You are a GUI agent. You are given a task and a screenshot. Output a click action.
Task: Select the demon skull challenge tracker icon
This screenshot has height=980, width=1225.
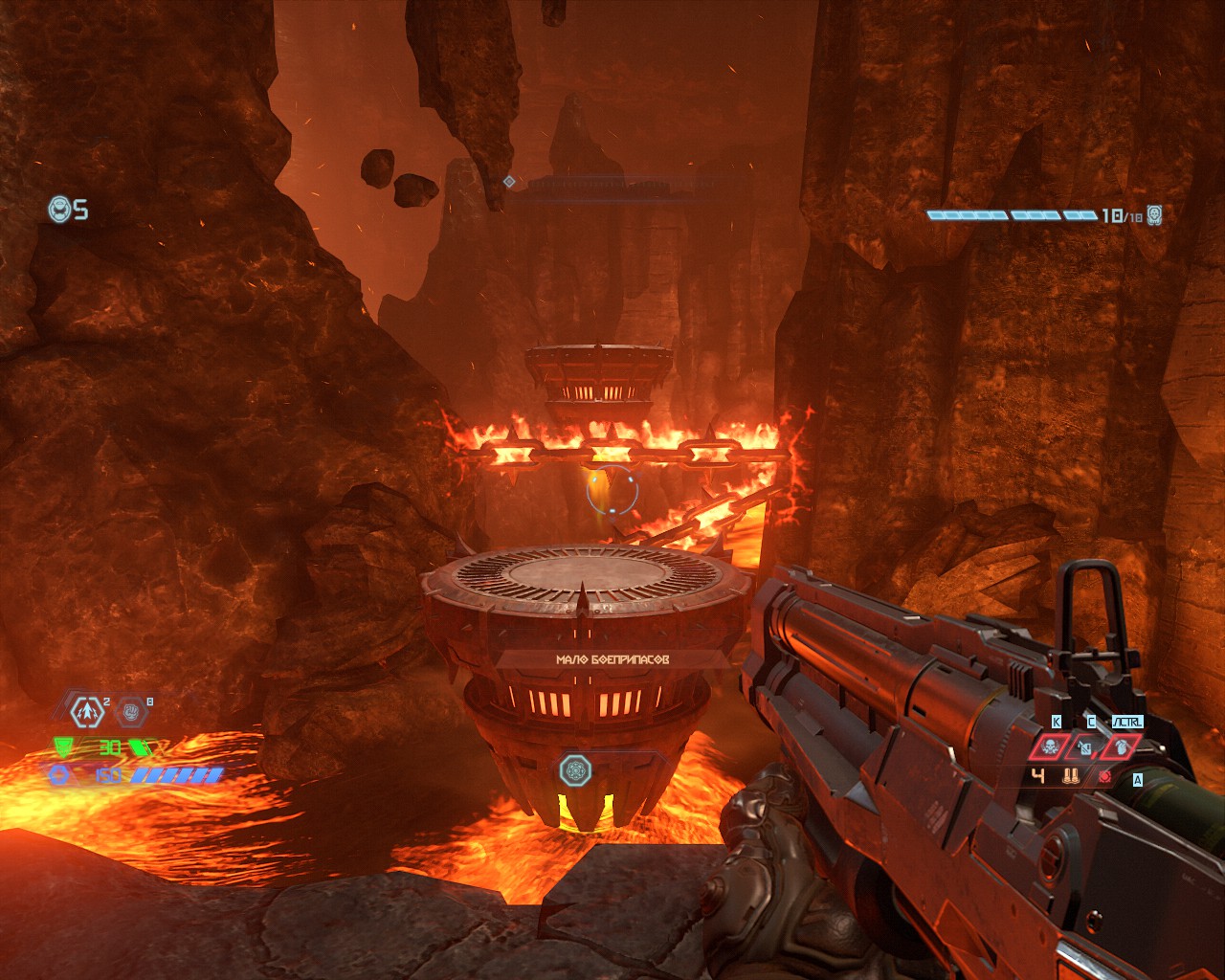[x=1155, y=214]
